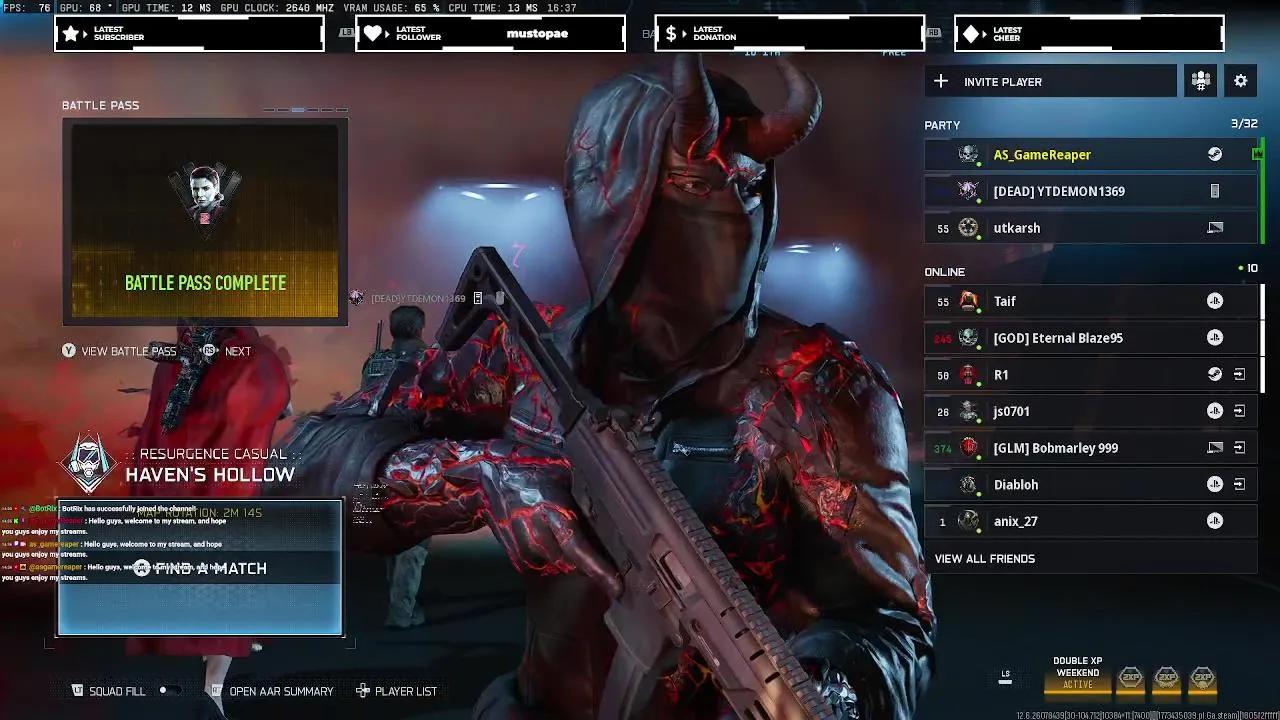Open View All Friends
1280x720 pixels.
point(984,558)
